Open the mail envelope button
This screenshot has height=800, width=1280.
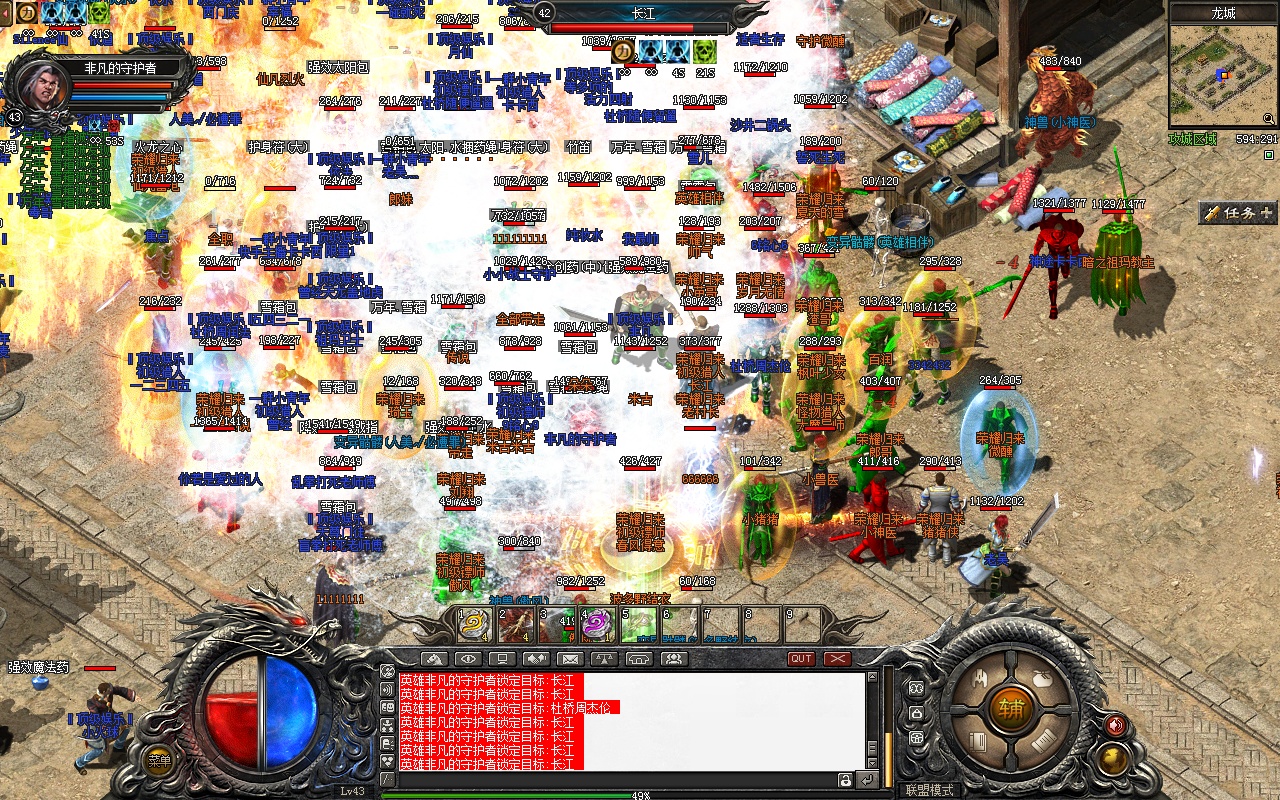[x=569, y=659]
